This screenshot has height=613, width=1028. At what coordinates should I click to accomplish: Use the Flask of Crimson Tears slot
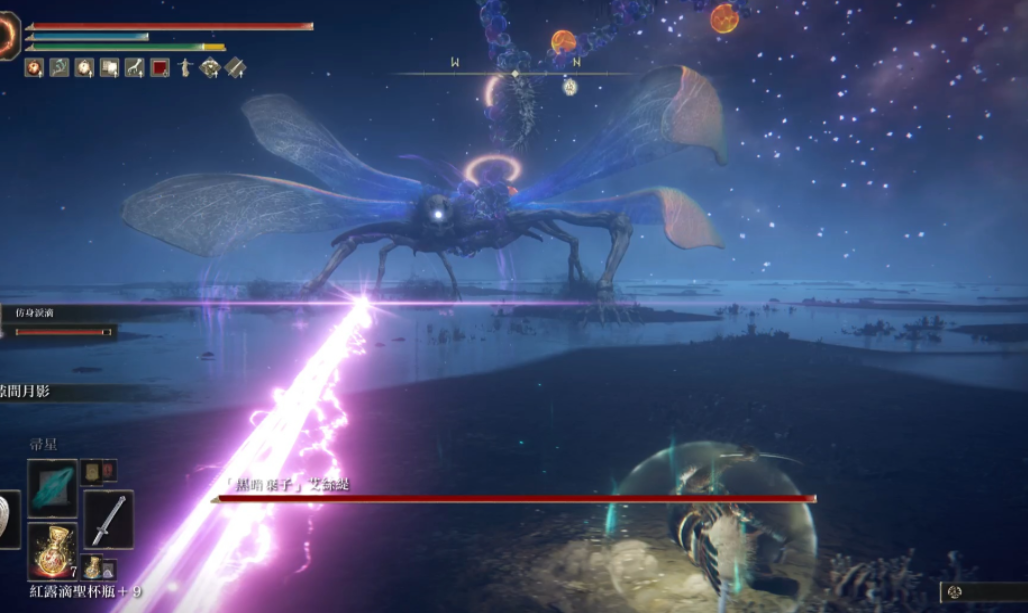(52, 549)
